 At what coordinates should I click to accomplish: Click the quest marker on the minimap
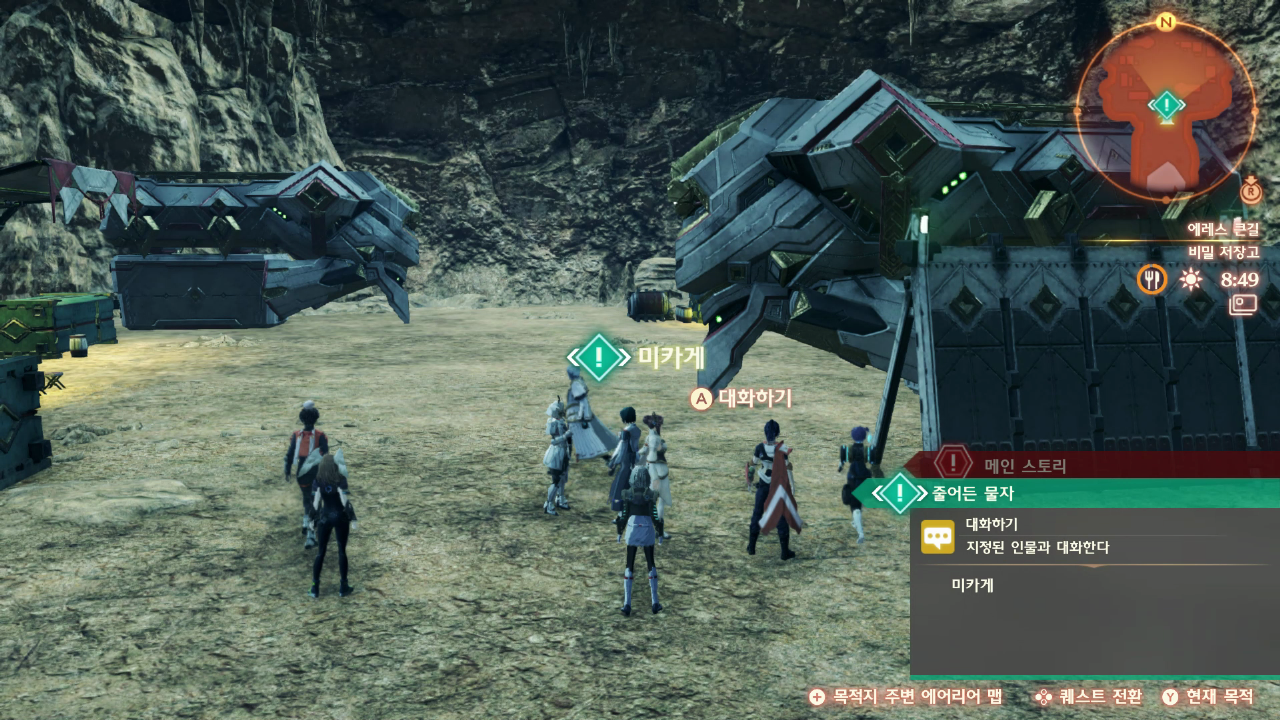(x=1166, y=104)
